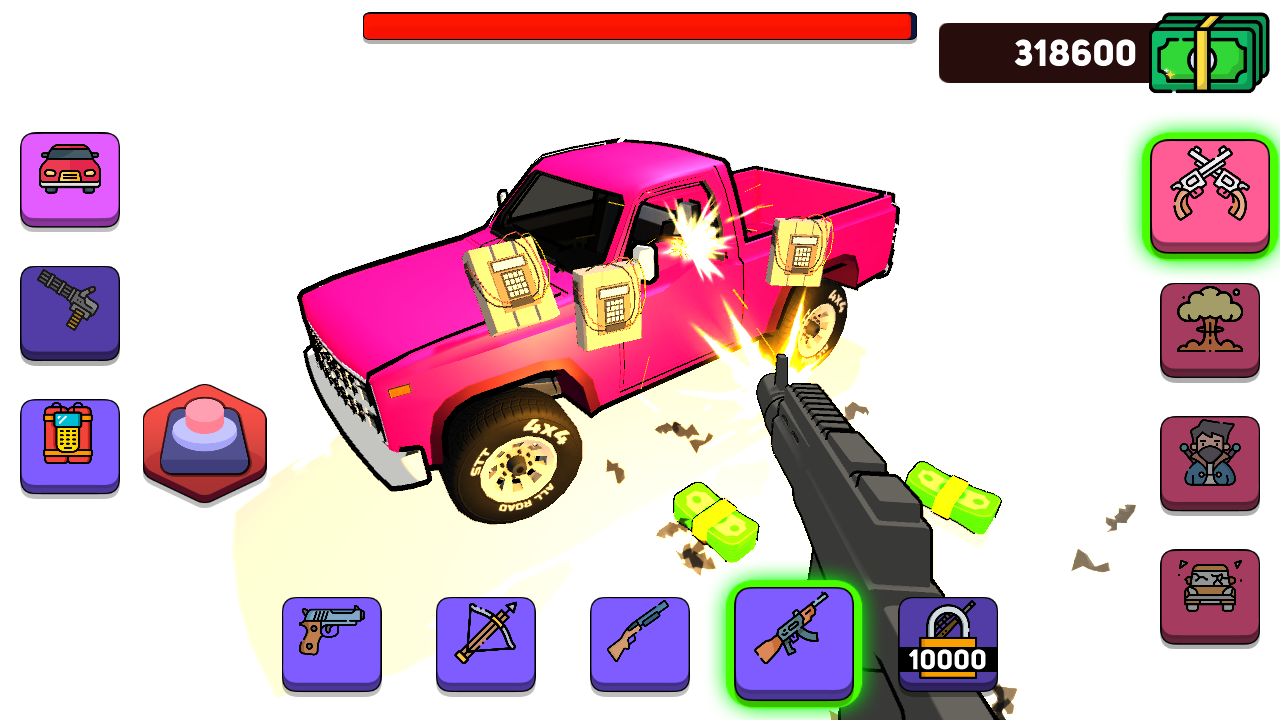Select the dynamite bomb option
Image resolution: width=1280 pixels, height=720 pixels.
click(69, 446)
